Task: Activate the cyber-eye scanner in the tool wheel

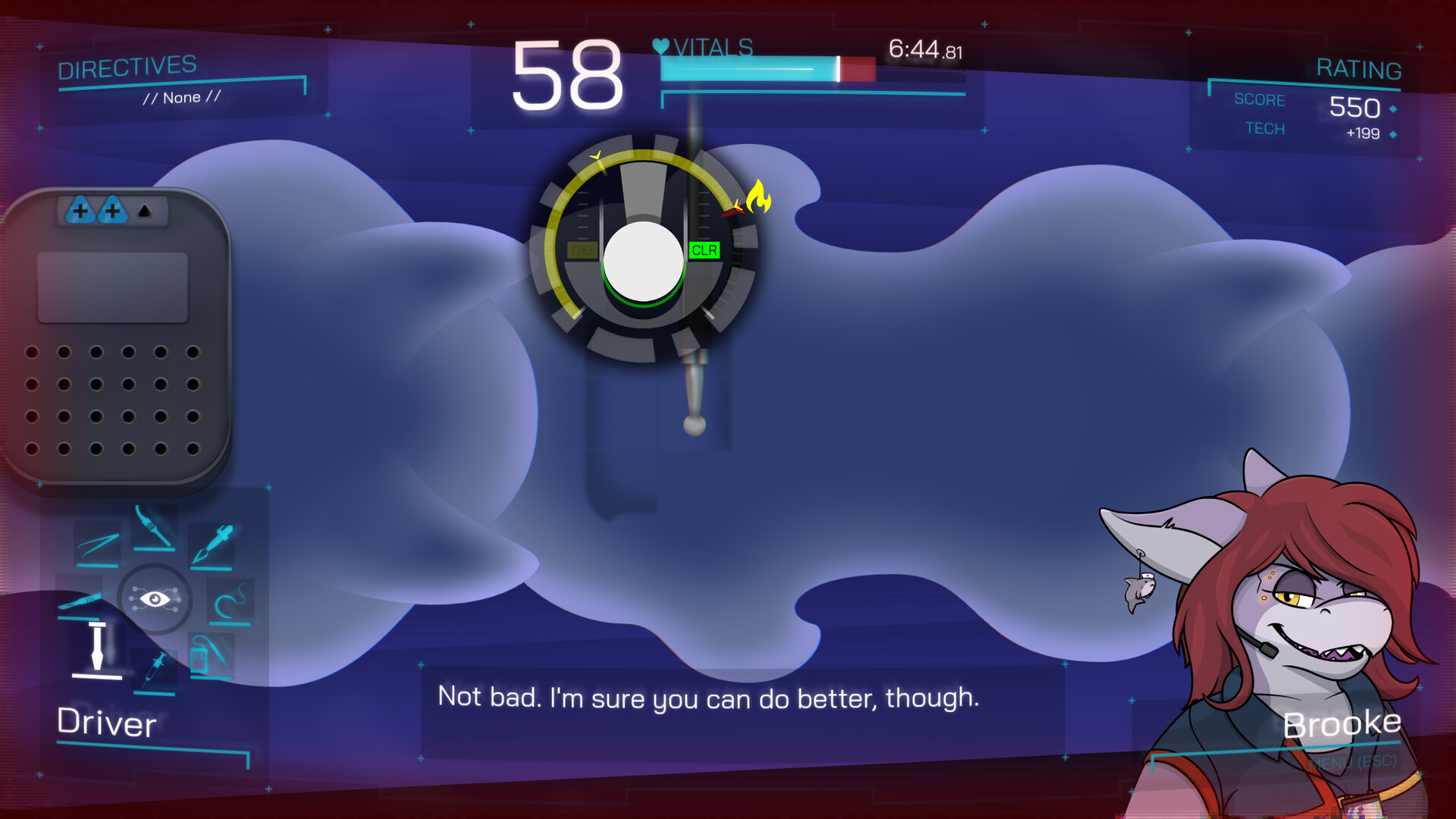Action: point(155,600)
